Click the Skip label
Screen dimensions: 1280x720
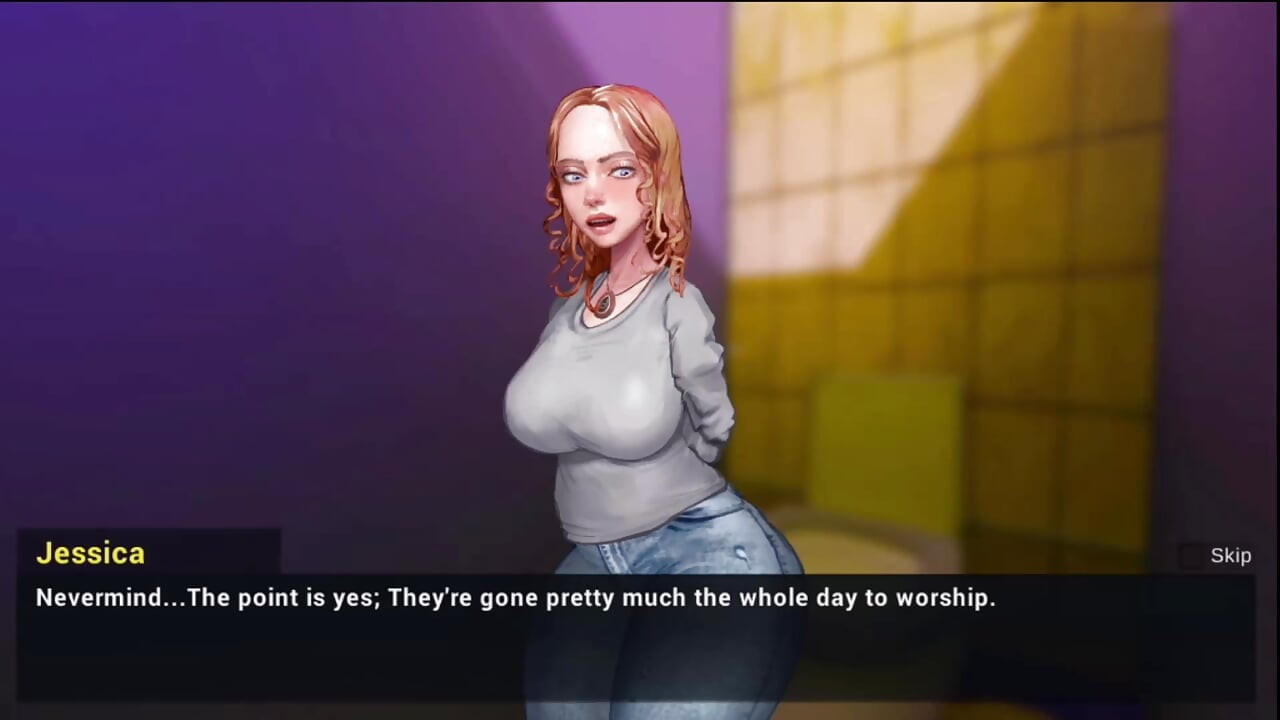tap(1230, 556)
